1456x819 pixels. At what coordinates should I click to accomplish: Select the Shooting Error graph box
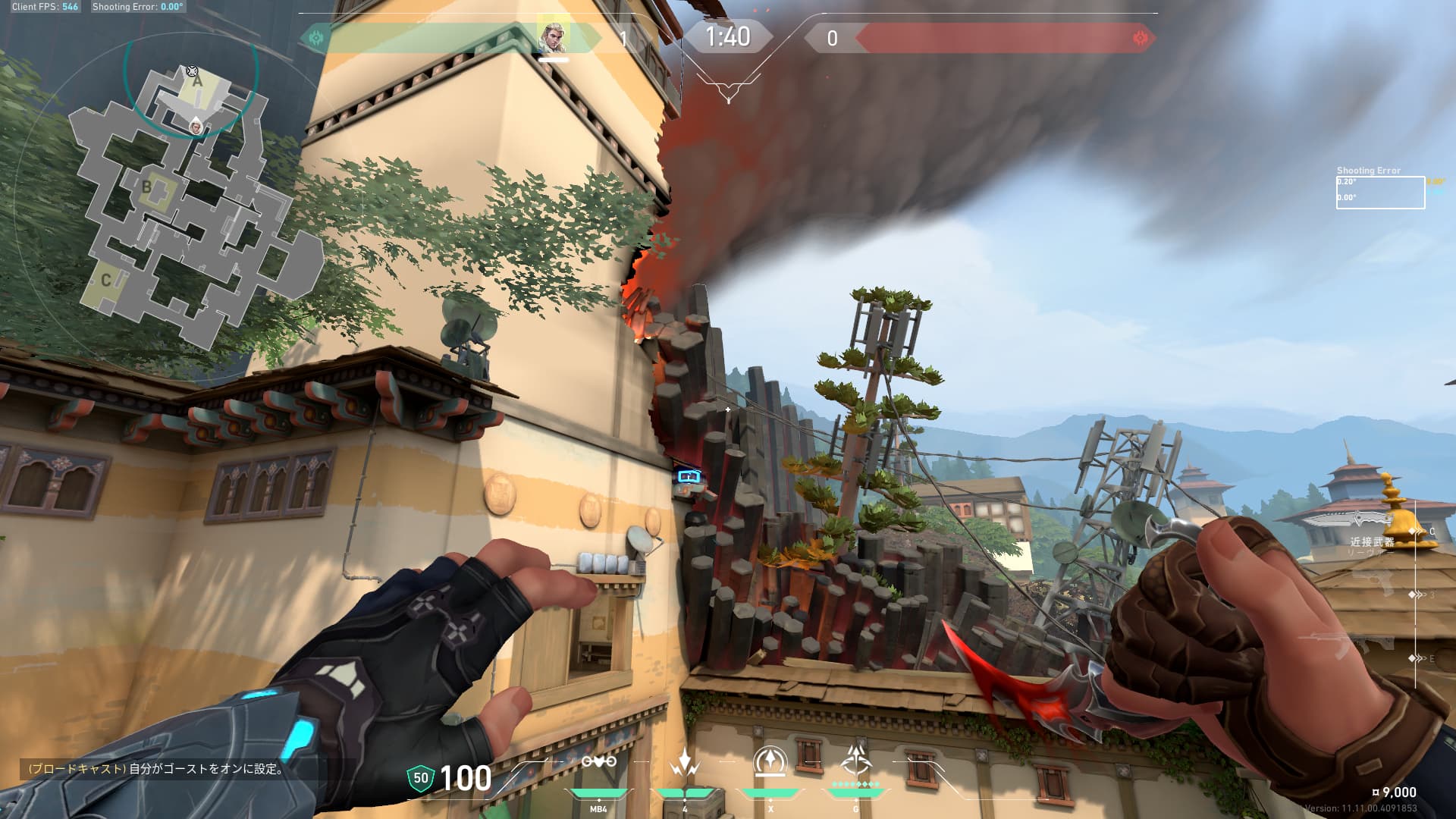tap(1379, 193)
